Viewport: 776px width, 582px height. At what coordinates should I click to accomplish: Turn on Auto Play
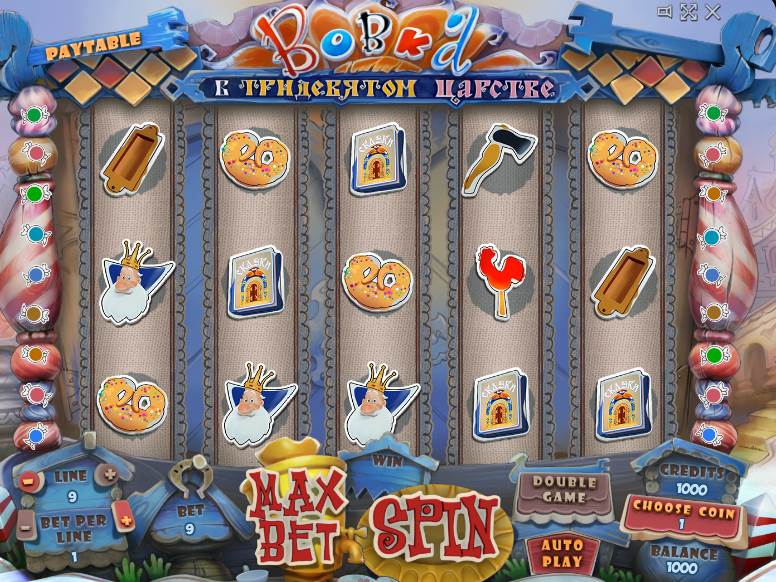point(562,553)
